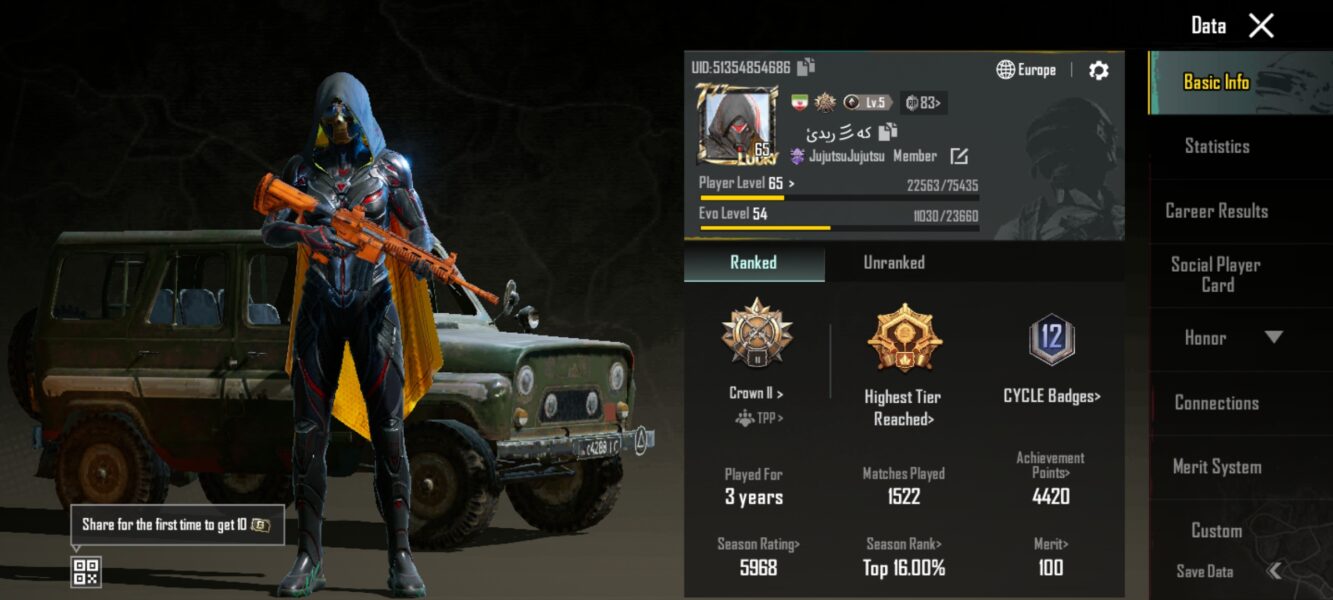Open the player avatar portrait

click(x=738, y=124)
